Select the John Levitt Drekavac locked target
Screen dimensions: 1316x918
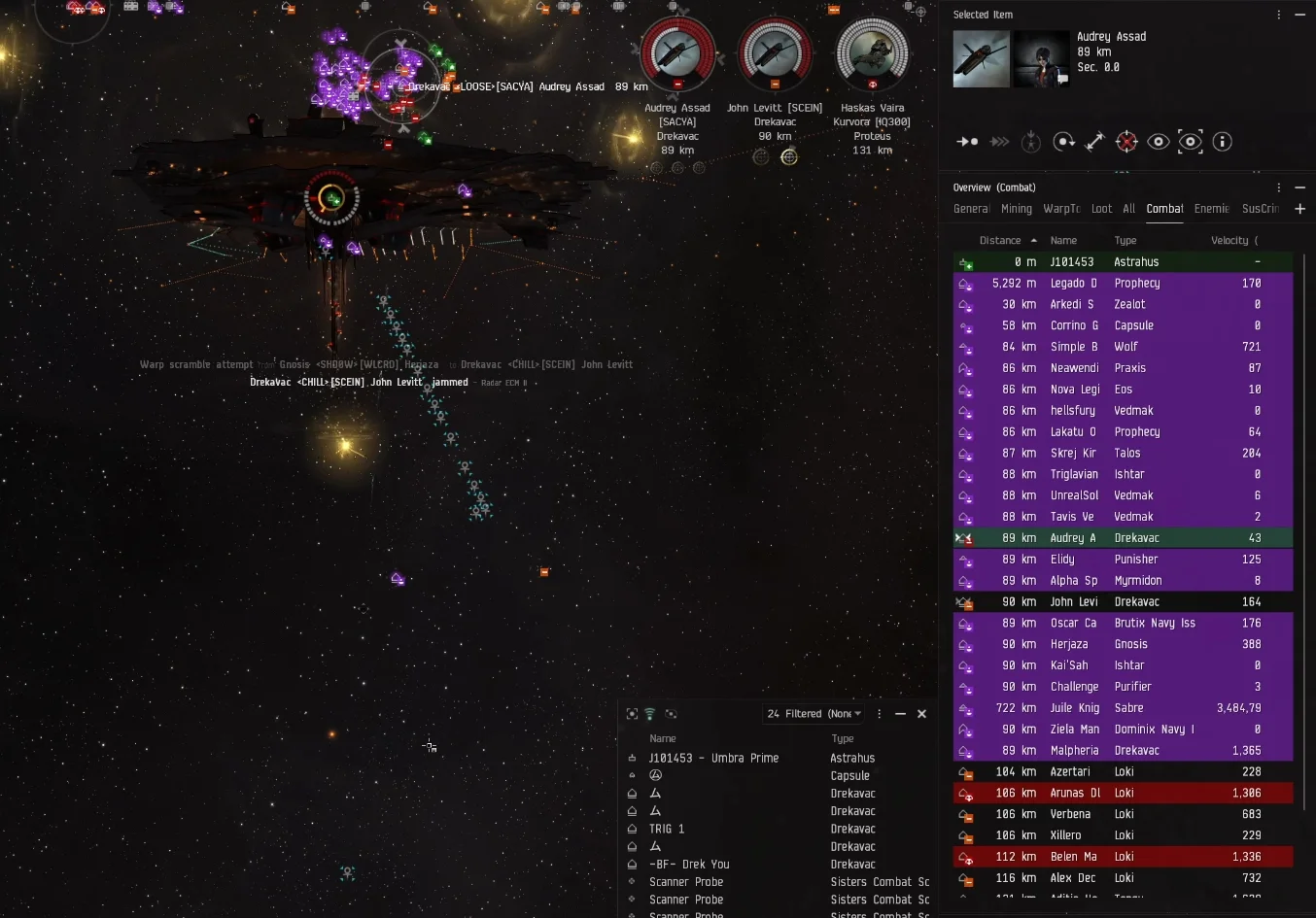point(775,55)
